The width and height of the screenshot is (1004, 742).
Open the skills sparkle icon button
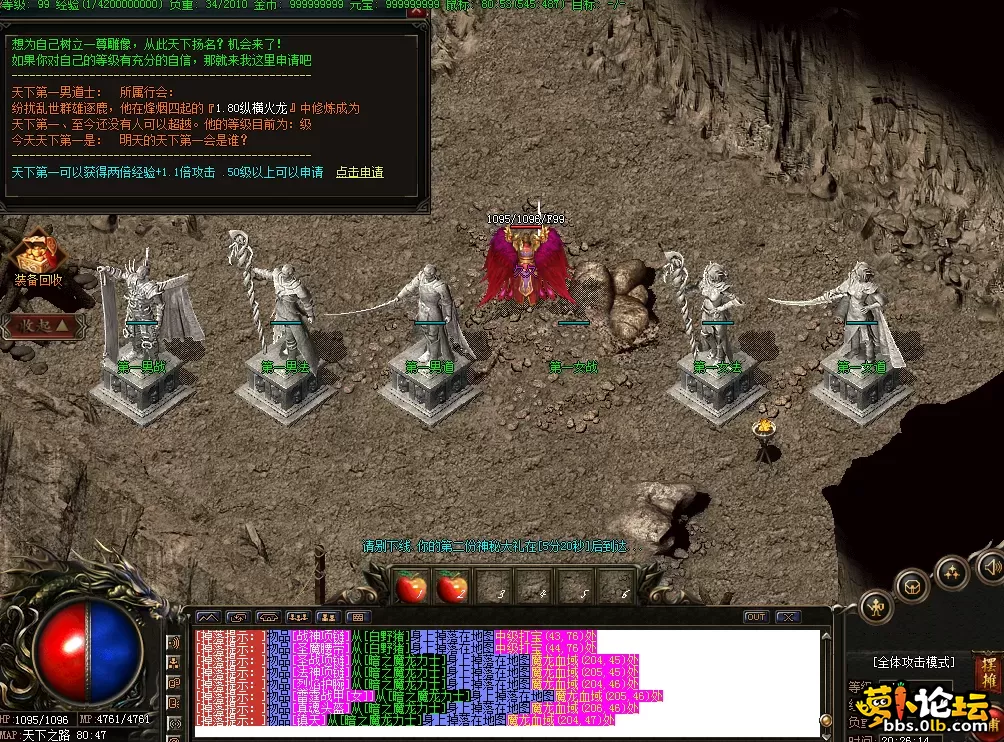951,572
